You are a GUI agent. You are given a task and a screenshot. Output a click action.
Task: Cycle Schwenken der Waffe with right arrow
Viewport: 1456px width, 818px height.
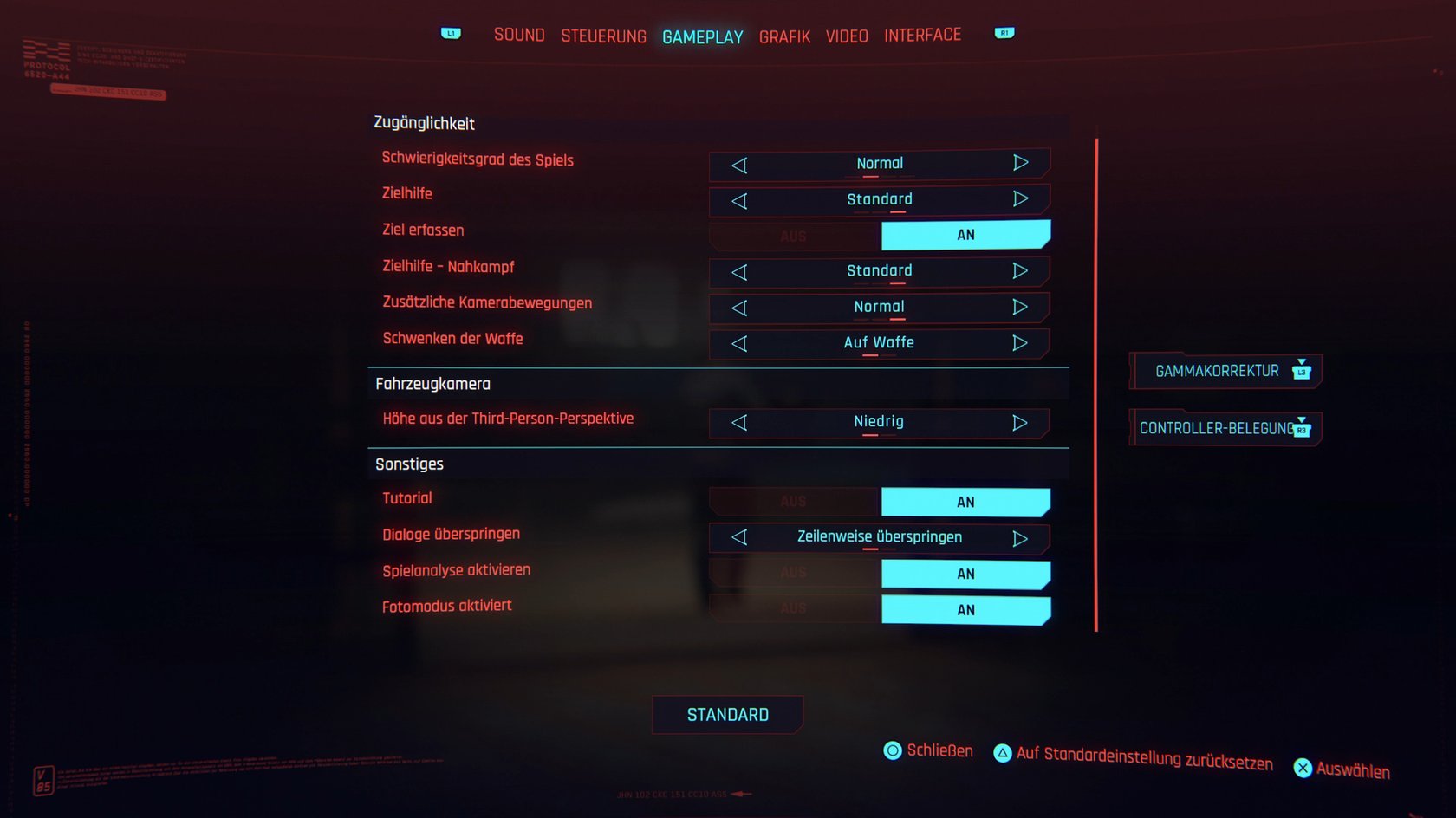tap(1020, 343)
